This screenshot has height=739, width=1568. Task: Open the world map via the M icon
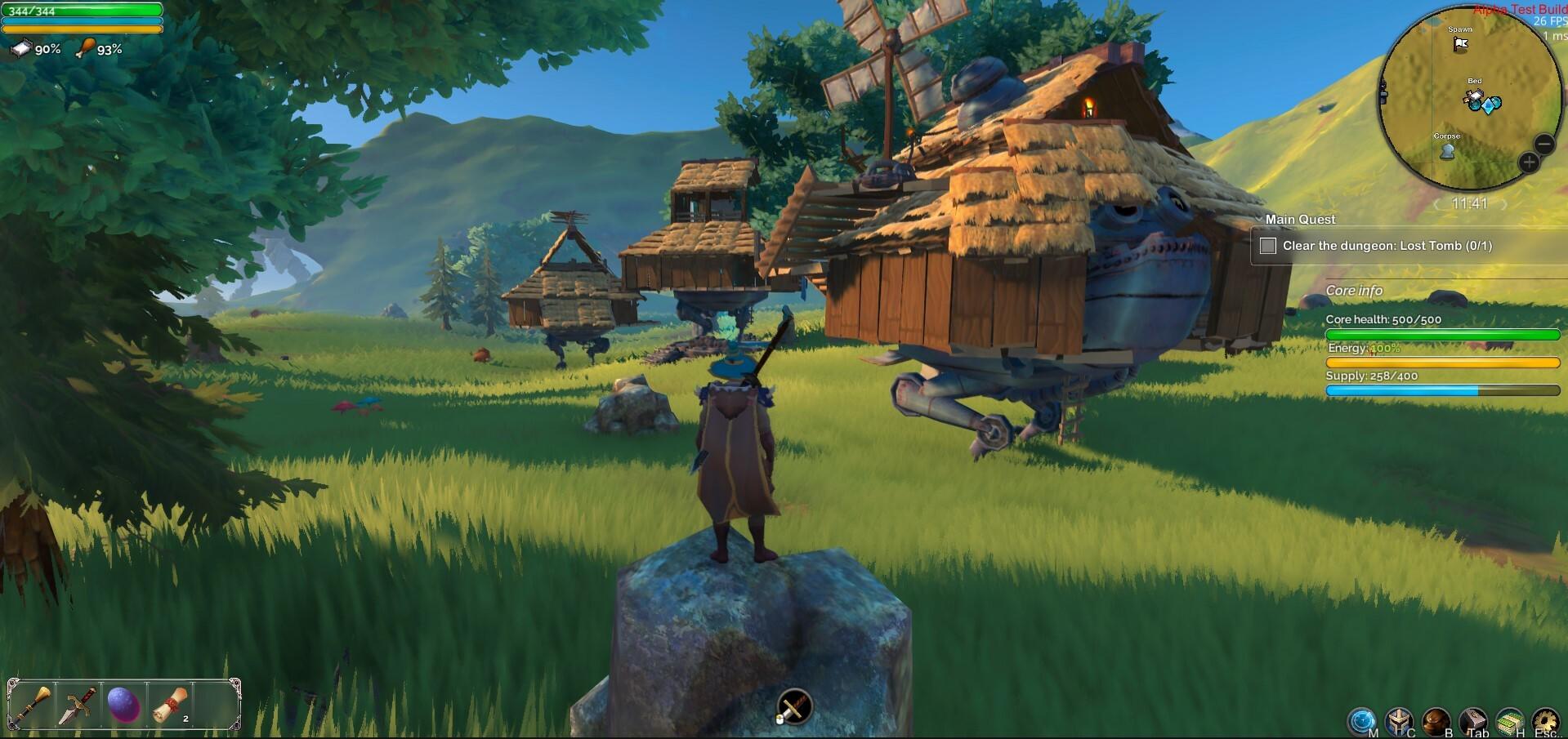[x=1360, y=719]
